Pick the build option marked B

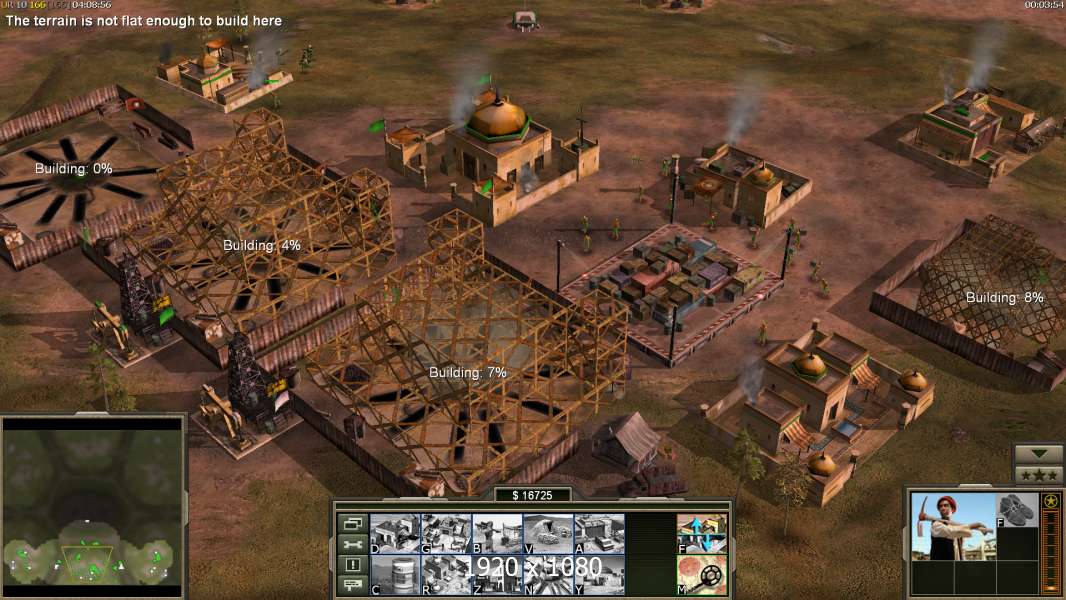(497, 533)
